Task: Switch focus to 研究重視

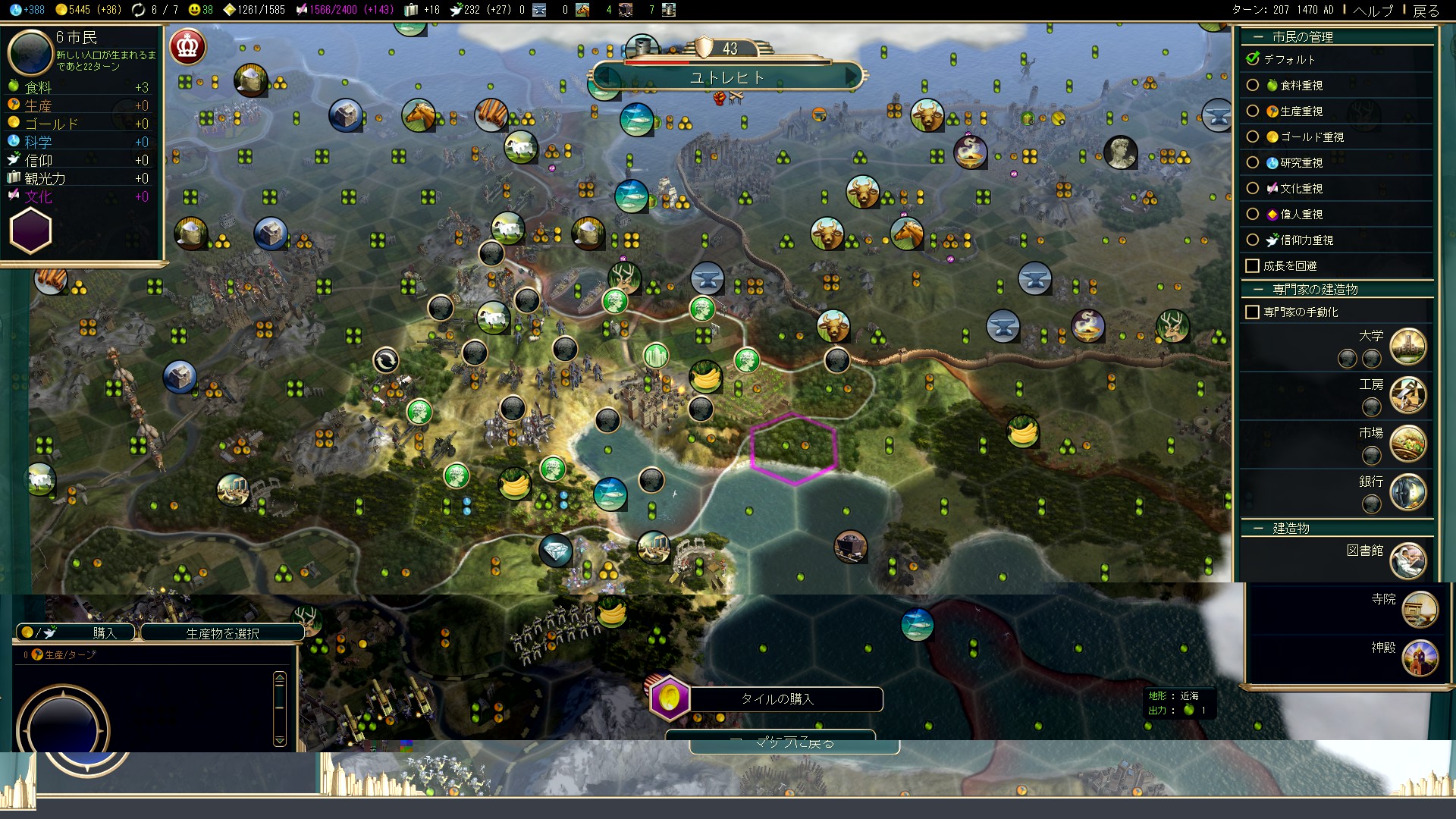Action: [1253, 163]
